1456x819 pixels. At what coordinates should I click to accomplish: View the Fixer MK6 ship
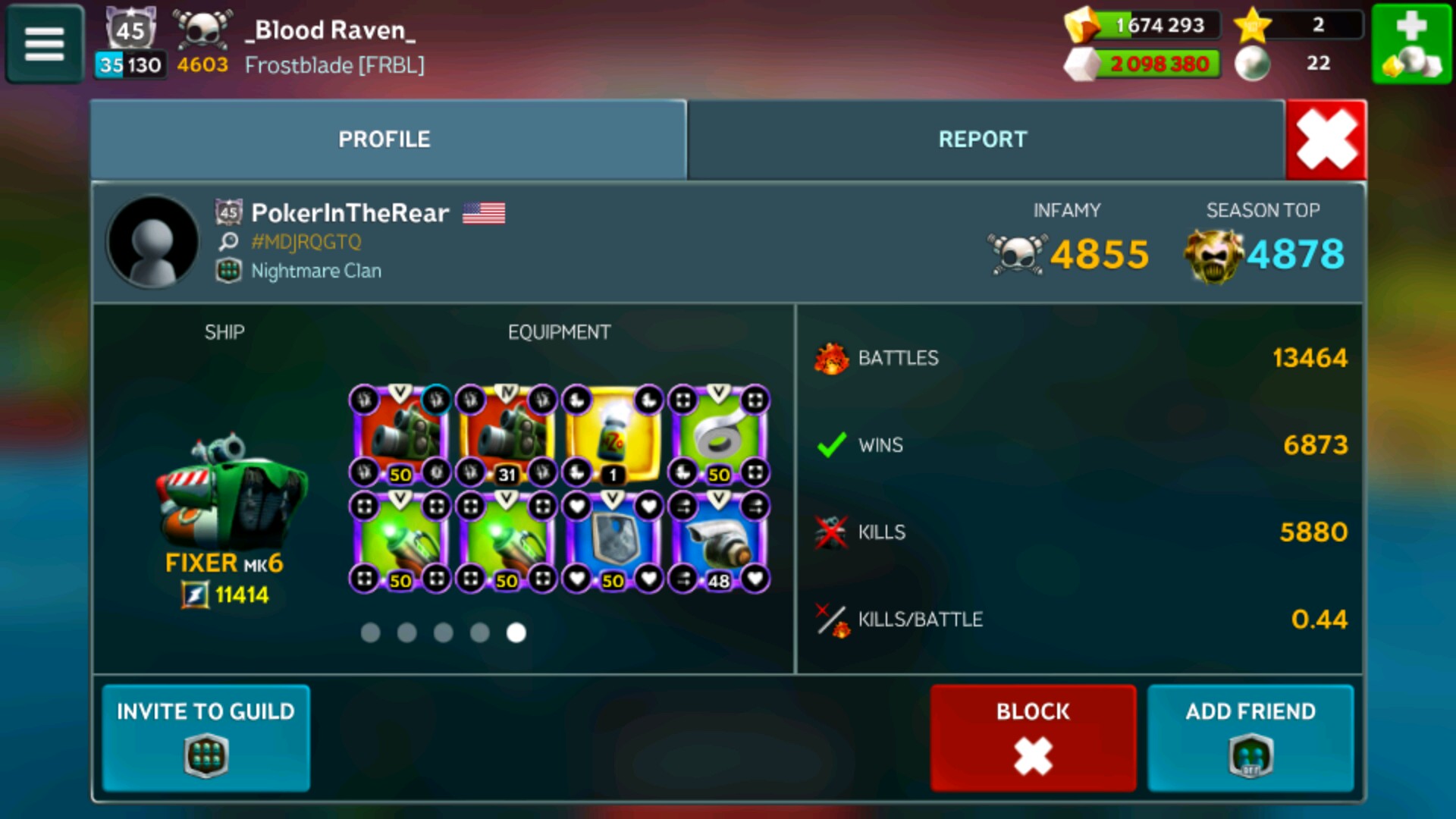(227, 500)
